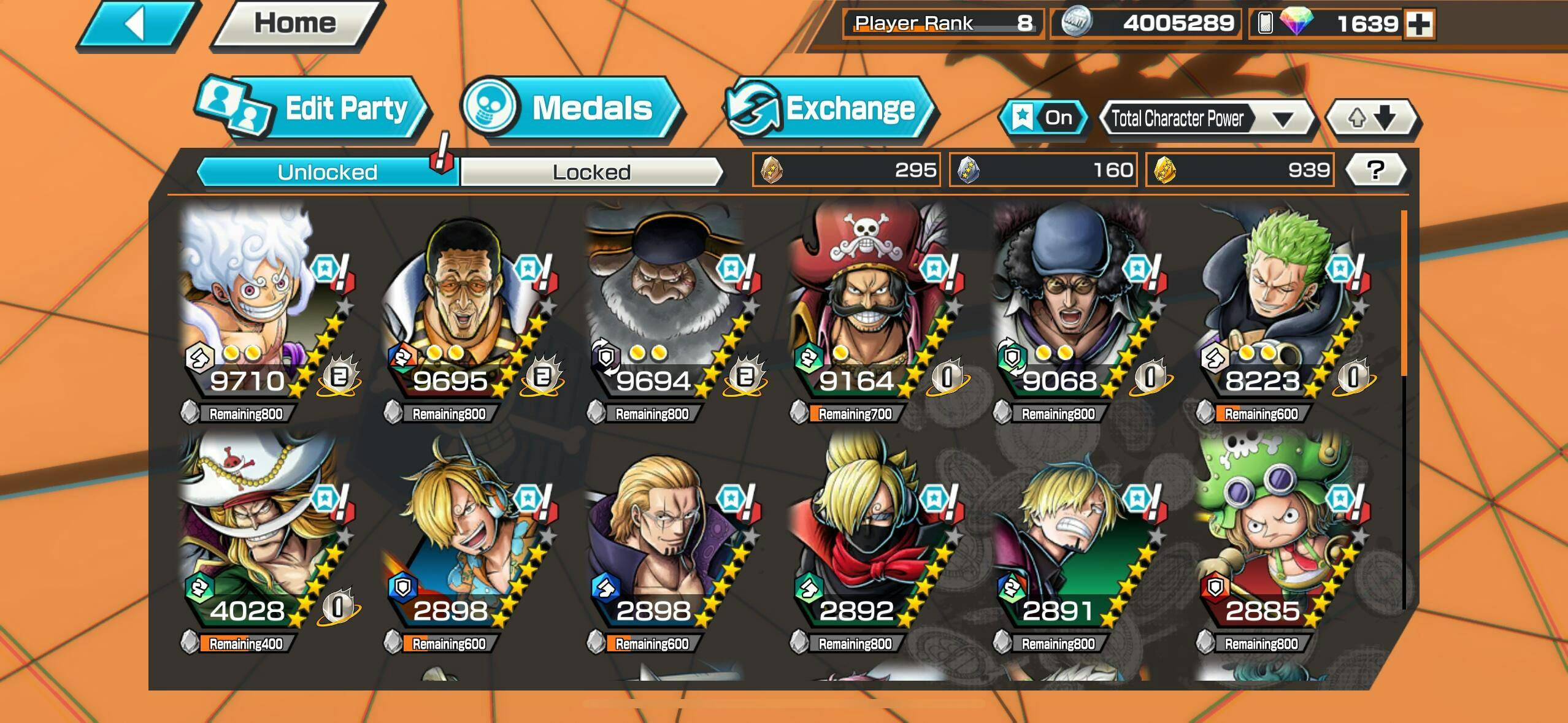Screen dimensions: 1568x723
Task: Toggle the favorites filter marked On
Action: [x=1044, y=117]
